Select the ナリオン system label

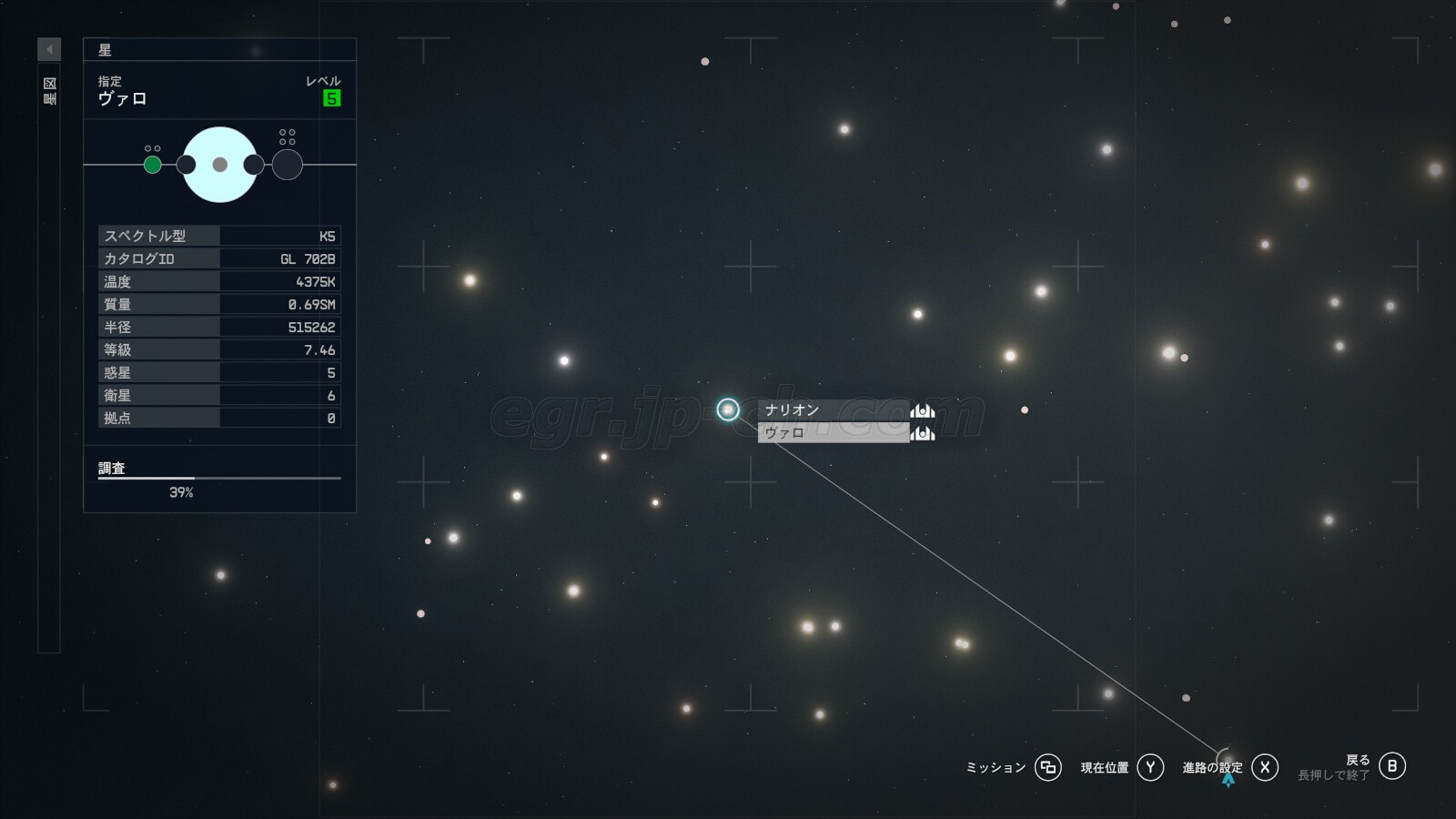point(833,410)
